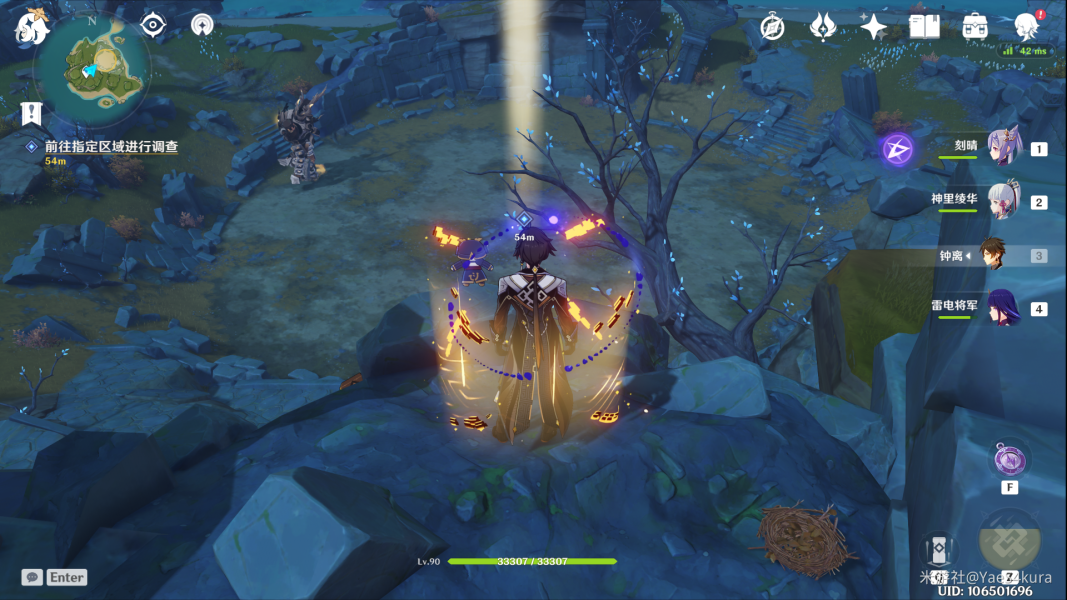
Task: Open the winged battle pass icon
Action: click(x=822, y=27)
